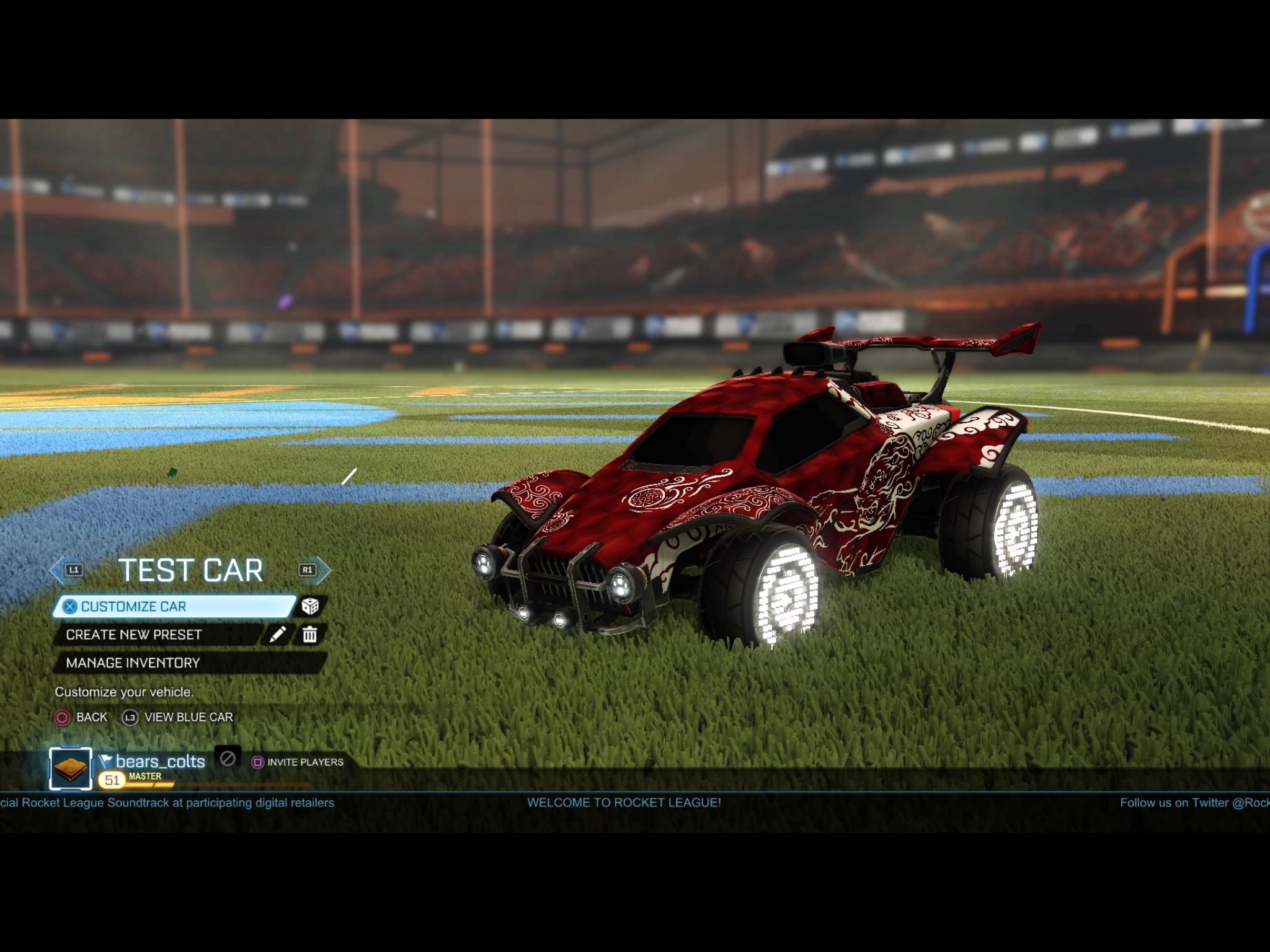Click the L1 left arrow chevron
This screenshot has height=952, width=1270.
pyautogui.click(x=73, y=569)
